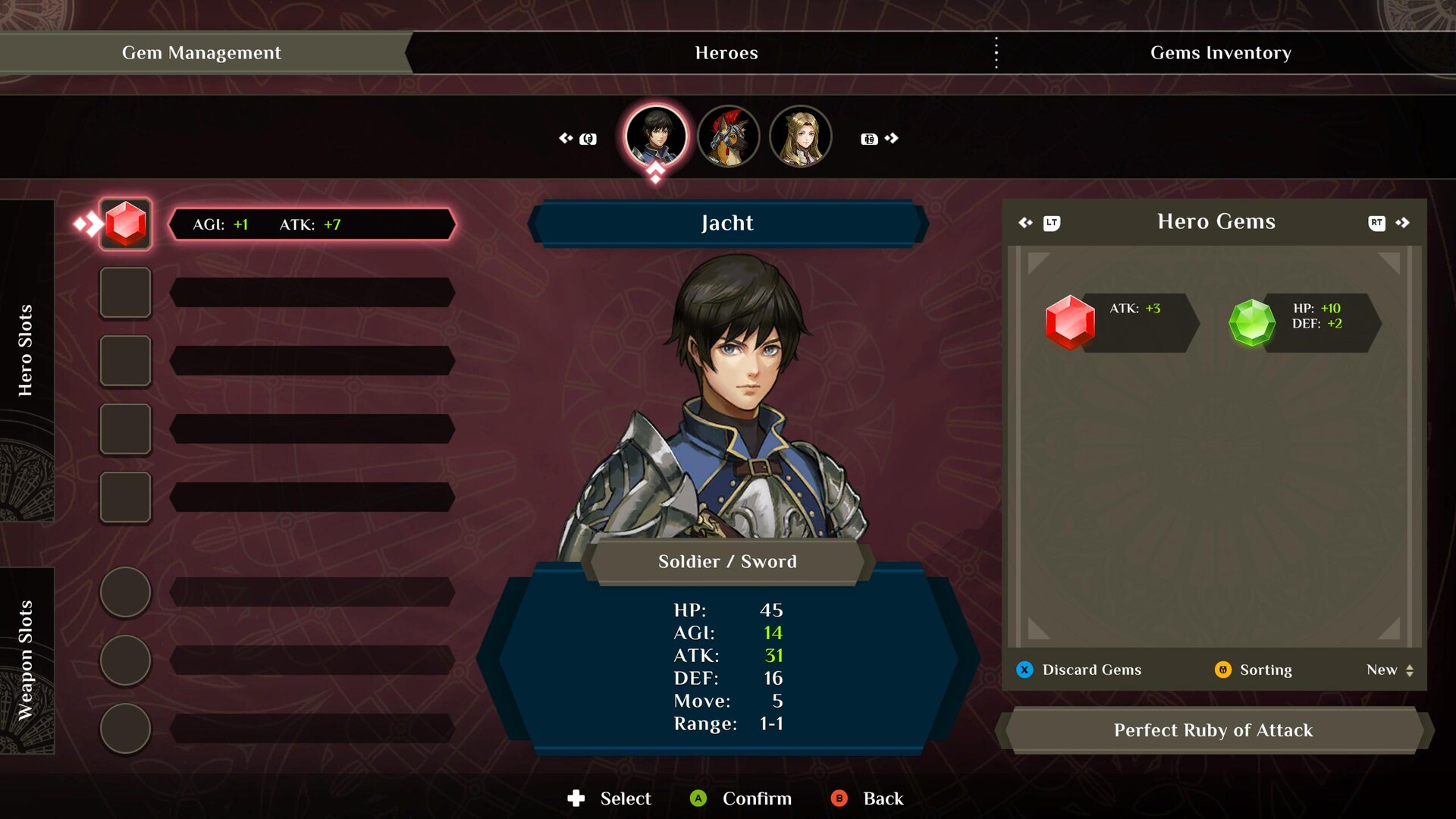The image size is (1456, 819).
Task: Select an empty circular Weapon Slot
Action: (125, 592)
